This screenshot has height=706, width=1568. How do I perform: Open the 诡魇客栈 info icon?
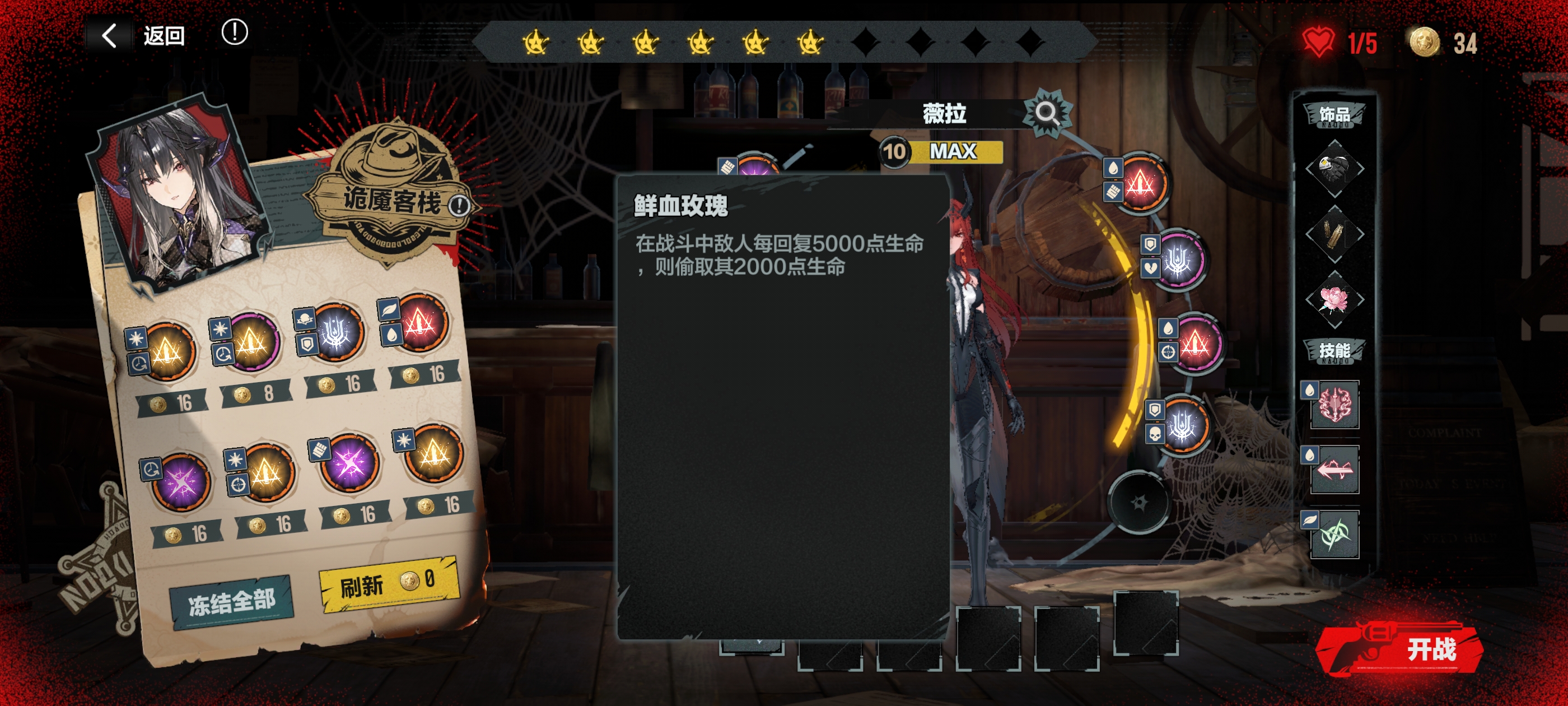(x=460, y=206)
